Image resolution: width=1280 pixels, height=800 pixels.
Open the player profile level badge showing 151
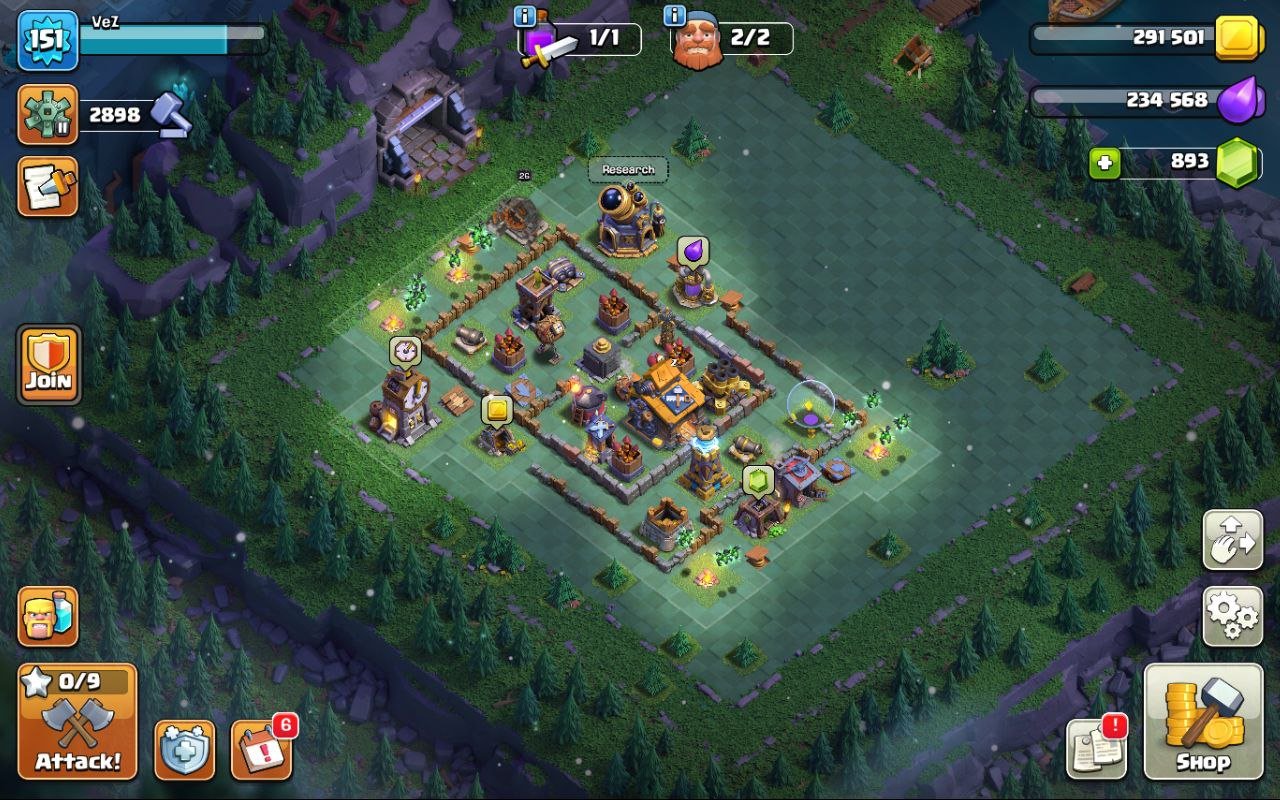click(48, 42)
